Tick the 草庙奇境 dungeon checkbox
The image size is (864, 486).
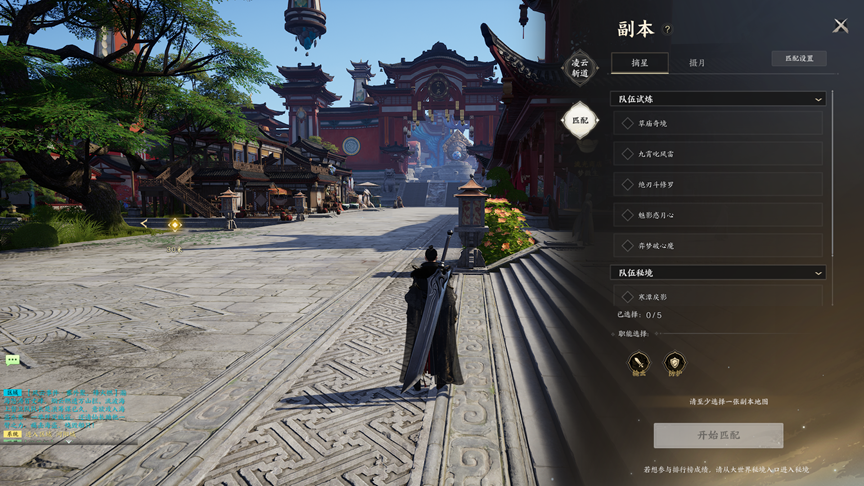click(x=628, y=124)
